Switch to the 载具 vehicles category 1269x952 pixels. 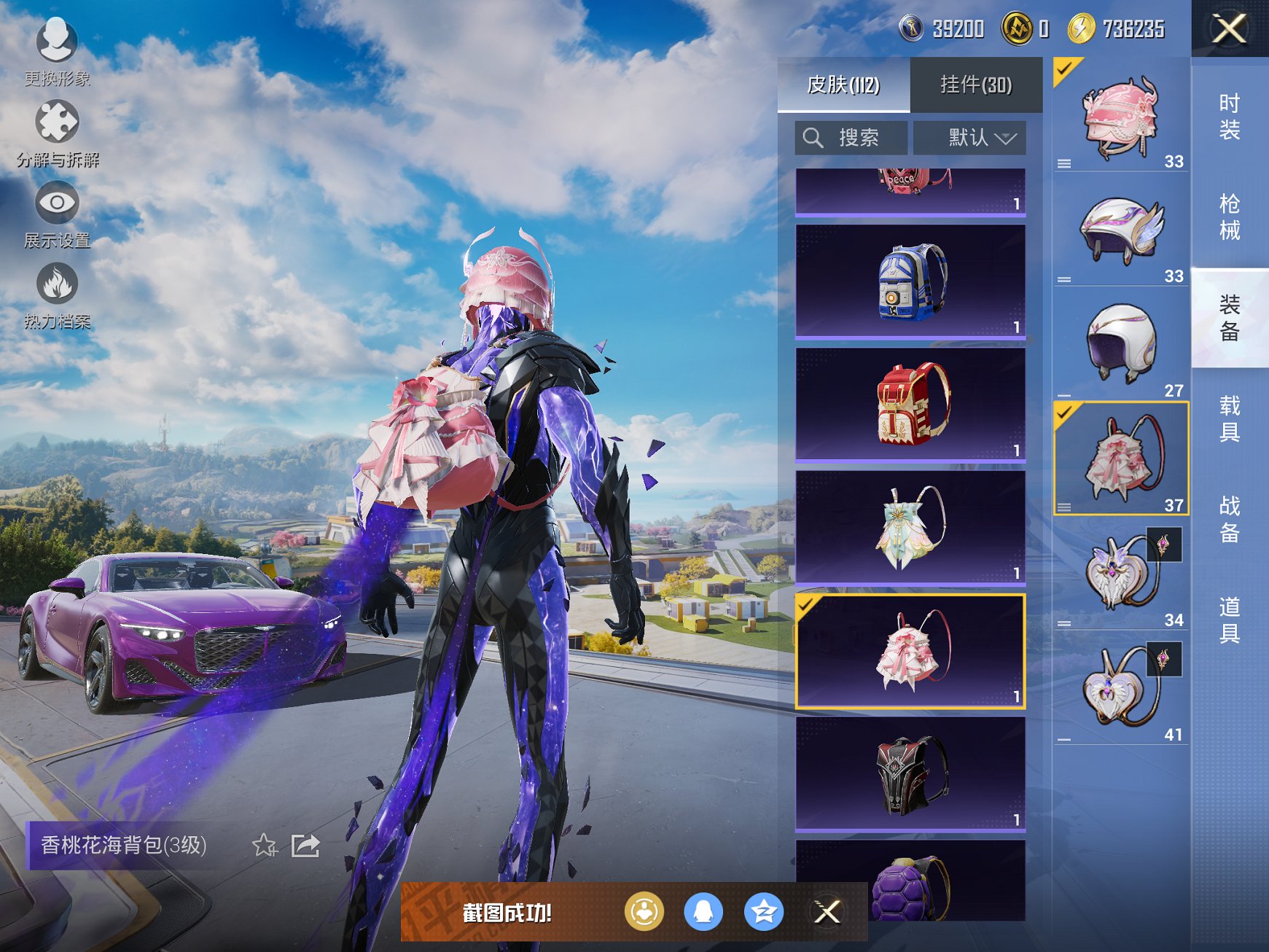click(1230, 418)
